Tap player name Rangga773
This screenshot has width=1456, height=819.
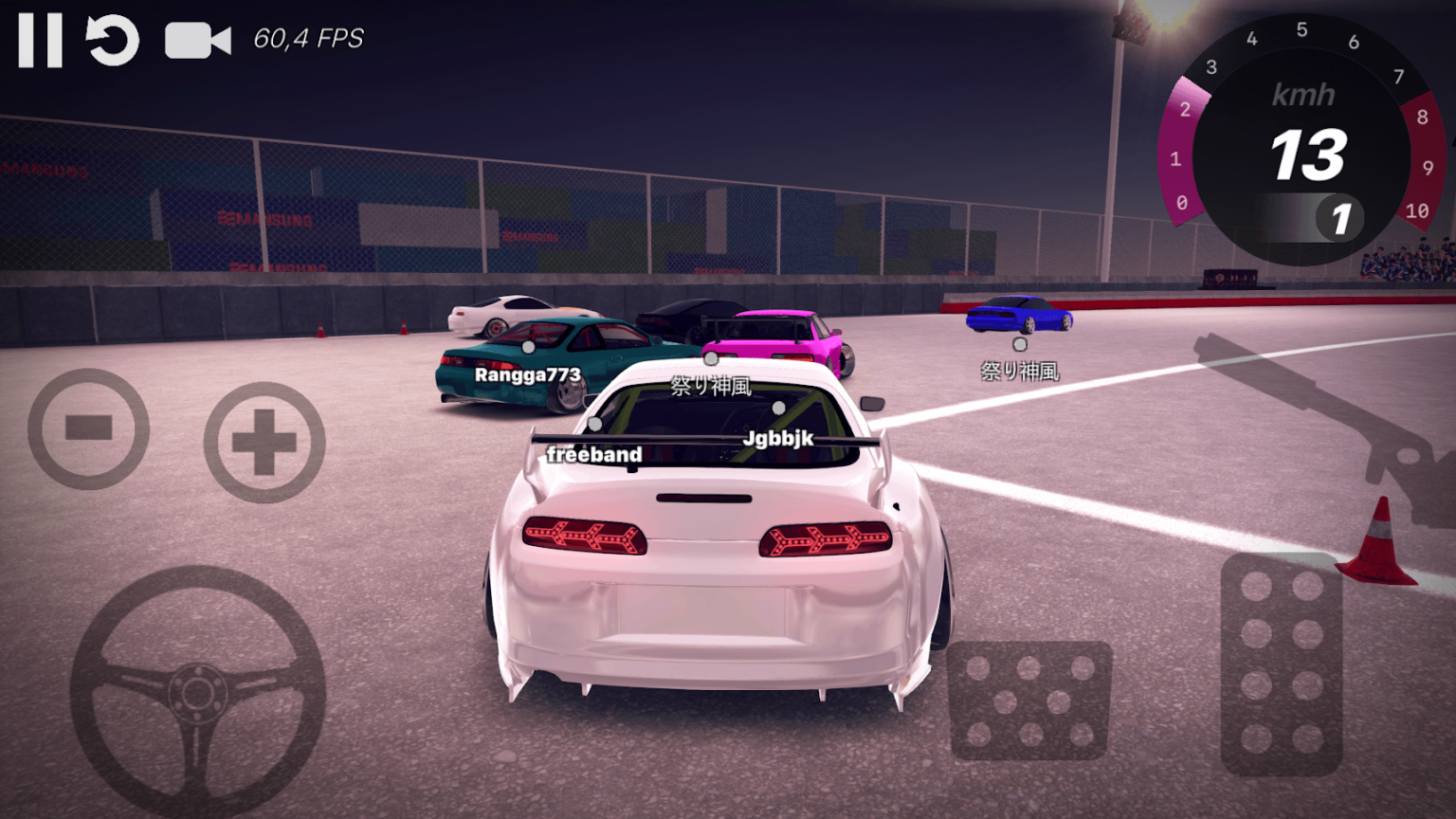(x=527, y=374)
